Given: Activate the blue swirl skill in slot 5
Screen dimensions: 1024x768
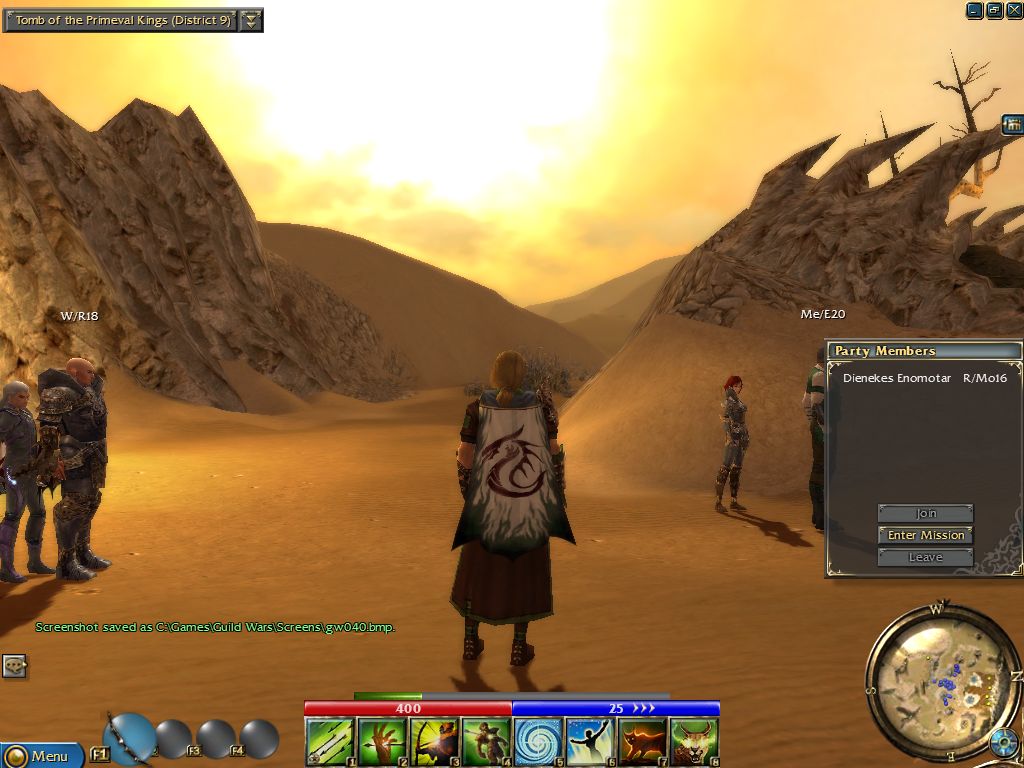Looking at the screenshot, I should coord(538,742).
